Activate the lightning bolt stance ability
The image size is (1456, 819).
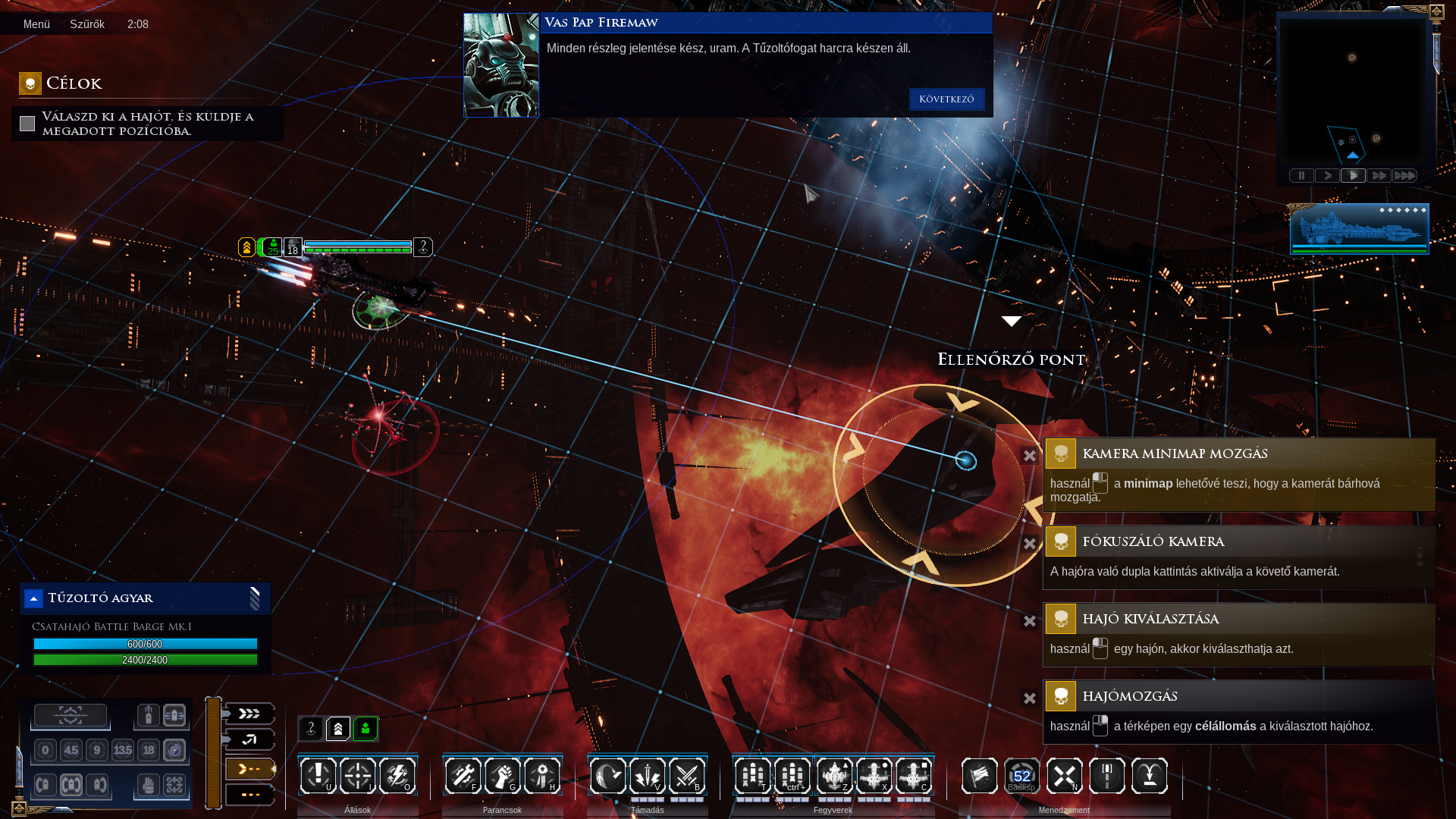coord(397,776)
